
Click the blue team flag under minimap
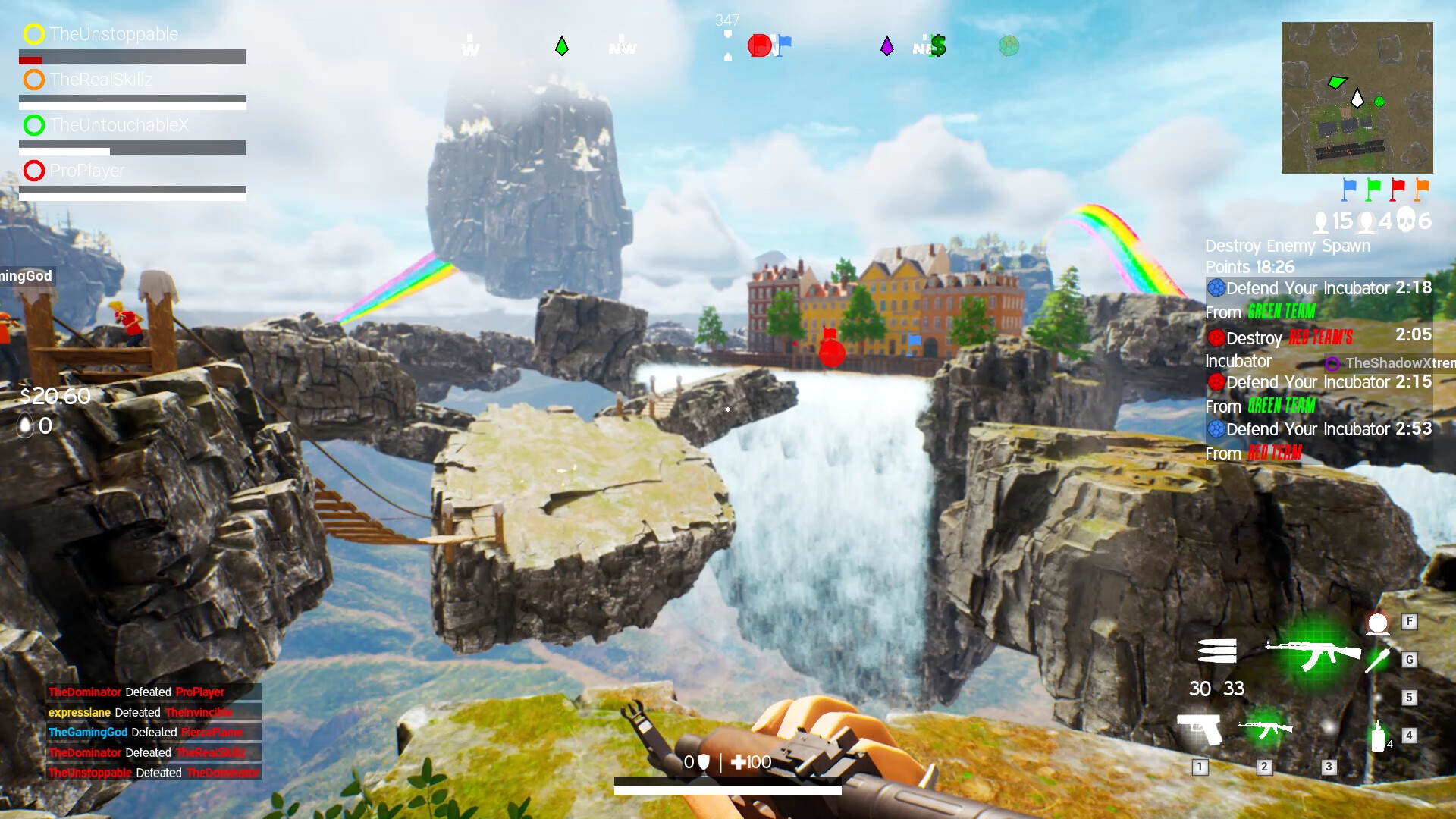(x=1349, y=188)
